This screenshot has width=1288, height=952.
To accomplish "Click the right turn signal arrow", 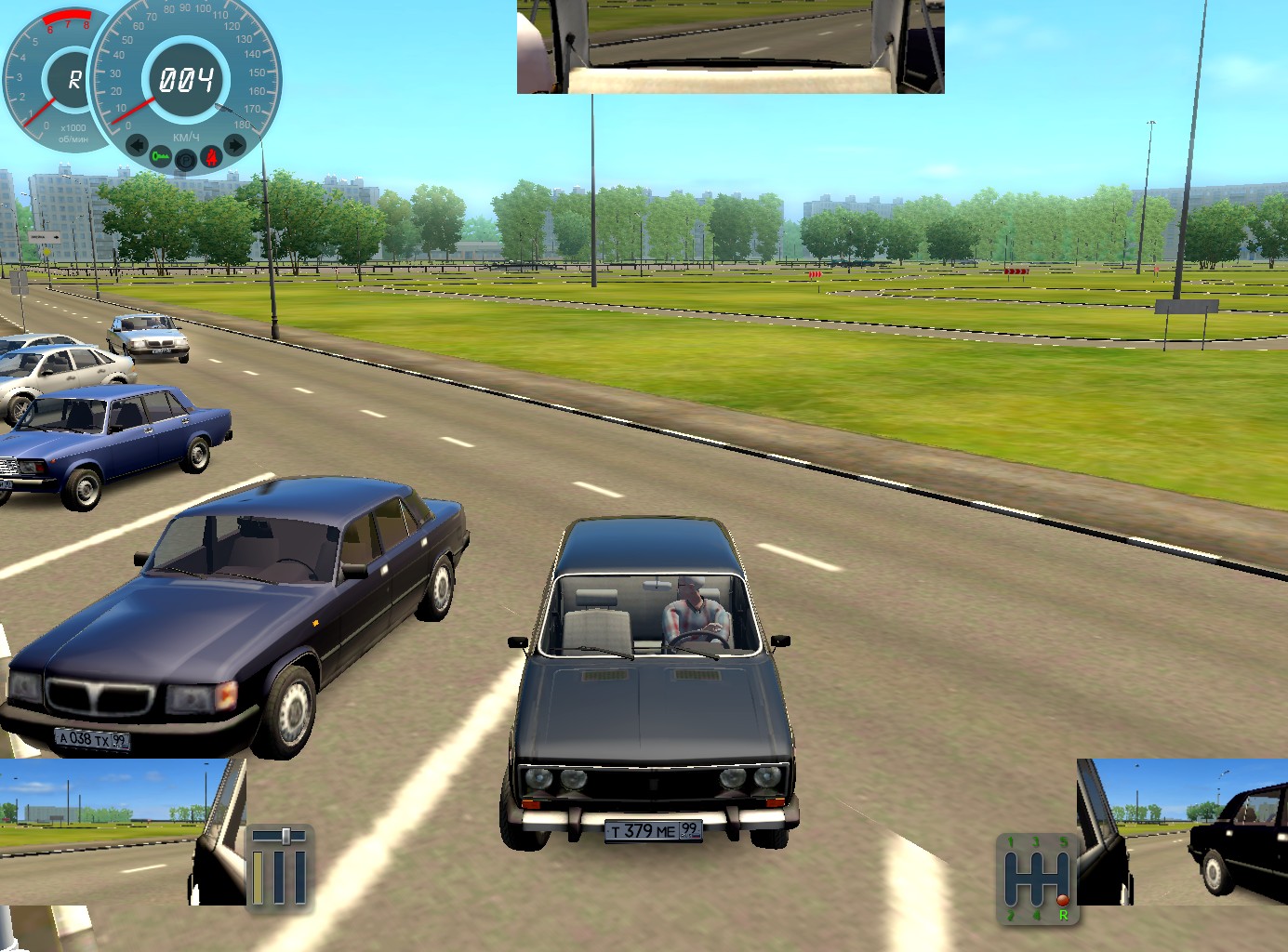I will point(234,145).
